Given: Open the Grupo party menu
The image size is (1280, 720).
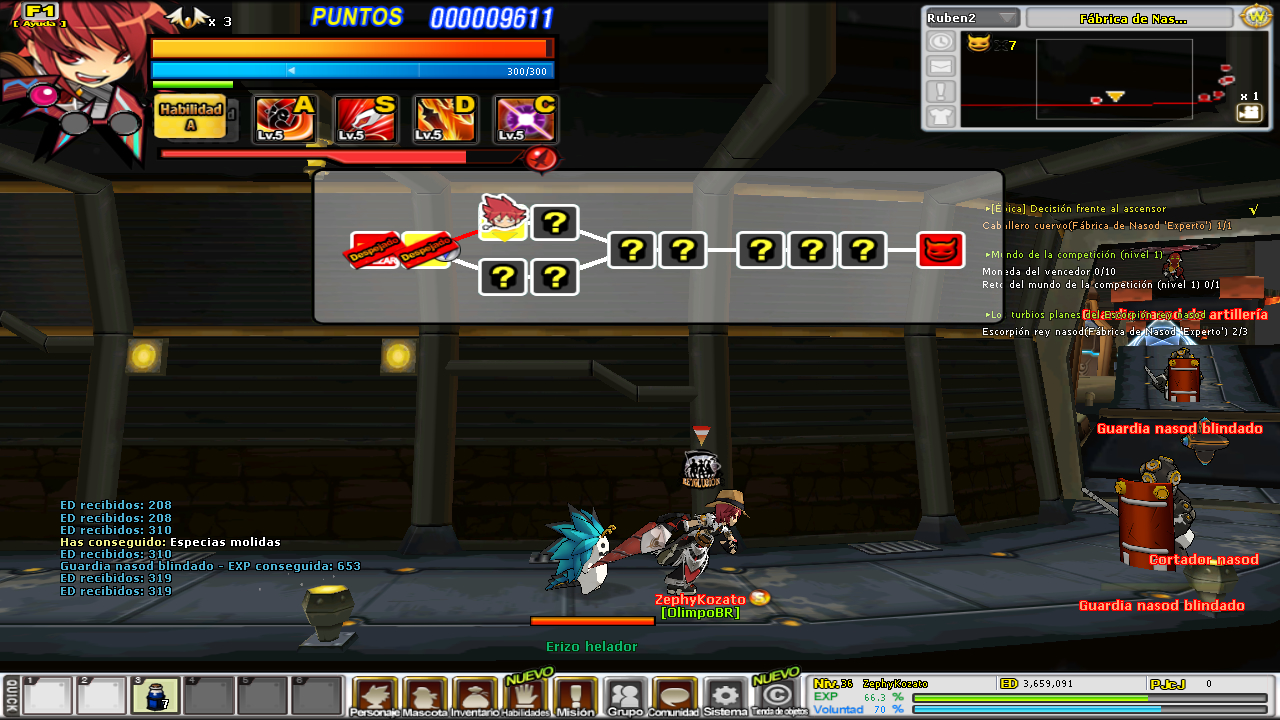Looking at the screenshot, I should click(x=626, y=696).
